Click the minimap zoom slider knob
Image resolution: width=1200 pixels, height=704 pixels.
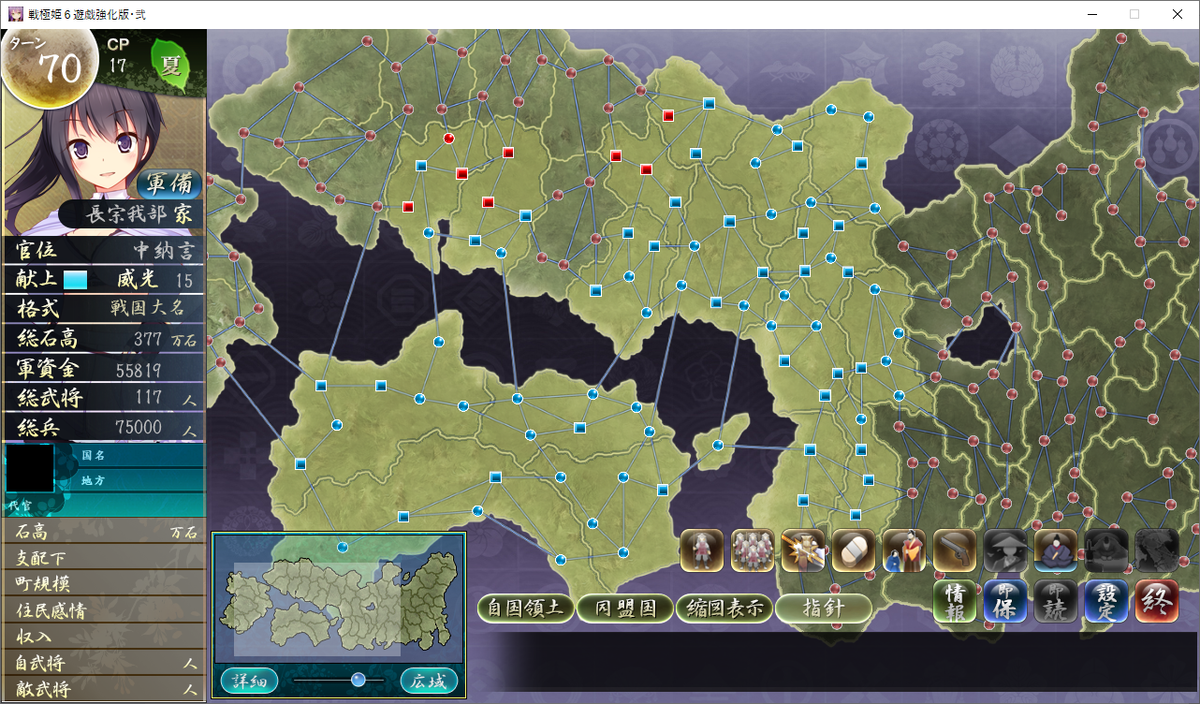pyautogui.click(x=358, y=680)
